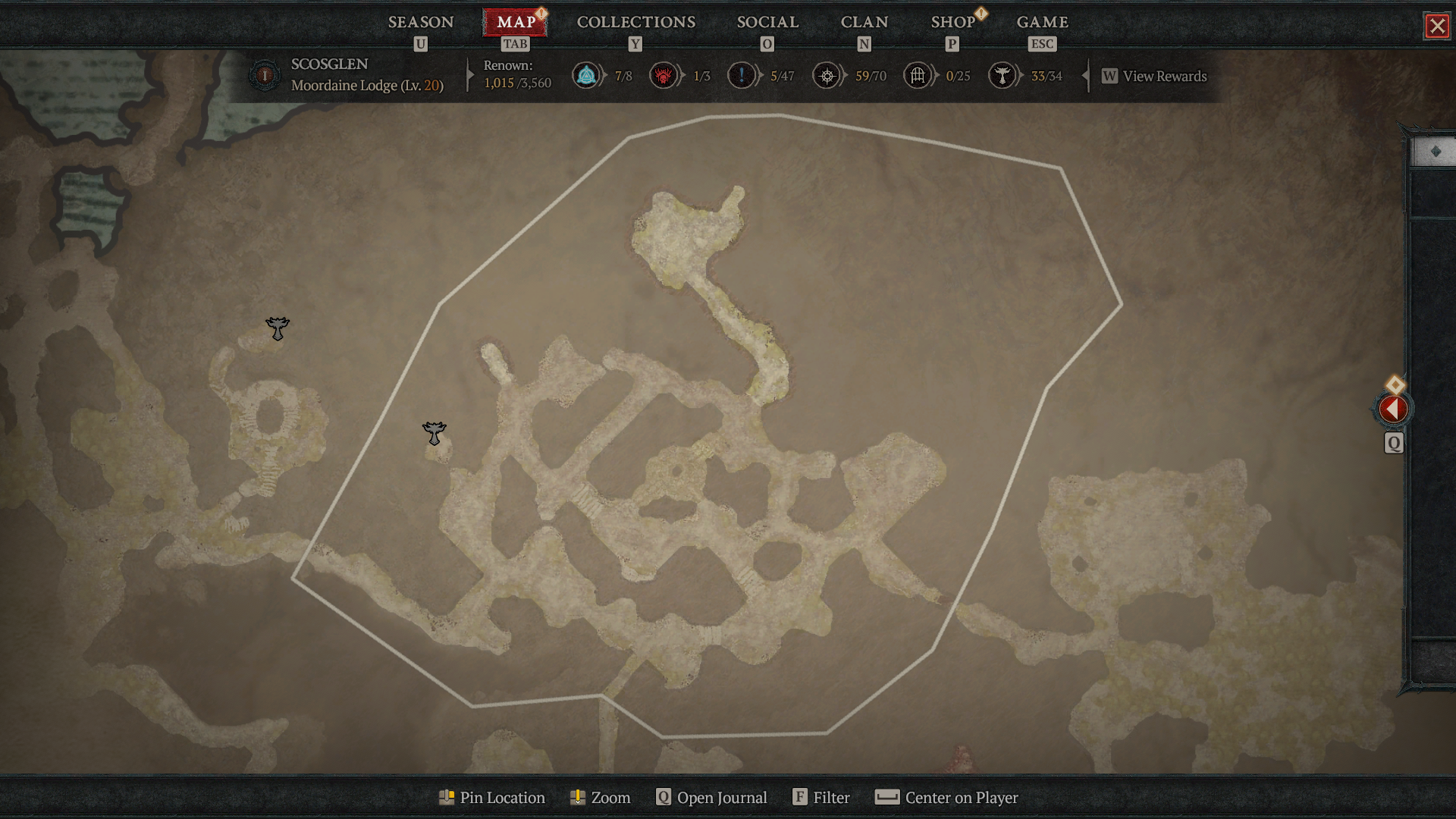1456x819 pixels.
Task: Click the side quests renown icon showing 5/47
Action: click(742, 76)
